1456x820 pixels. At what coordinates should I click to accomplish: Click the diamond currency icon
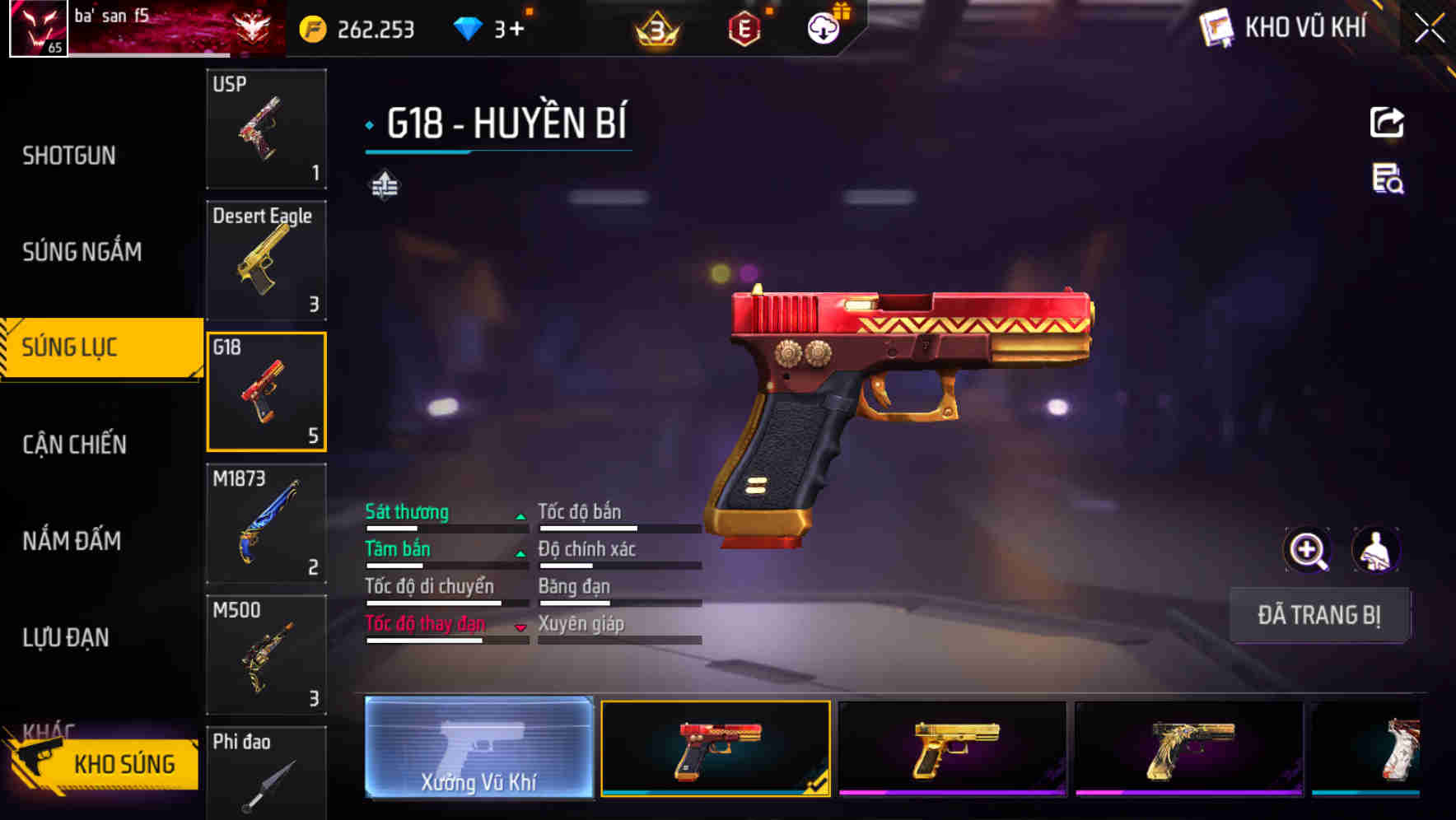click(466, 27)
